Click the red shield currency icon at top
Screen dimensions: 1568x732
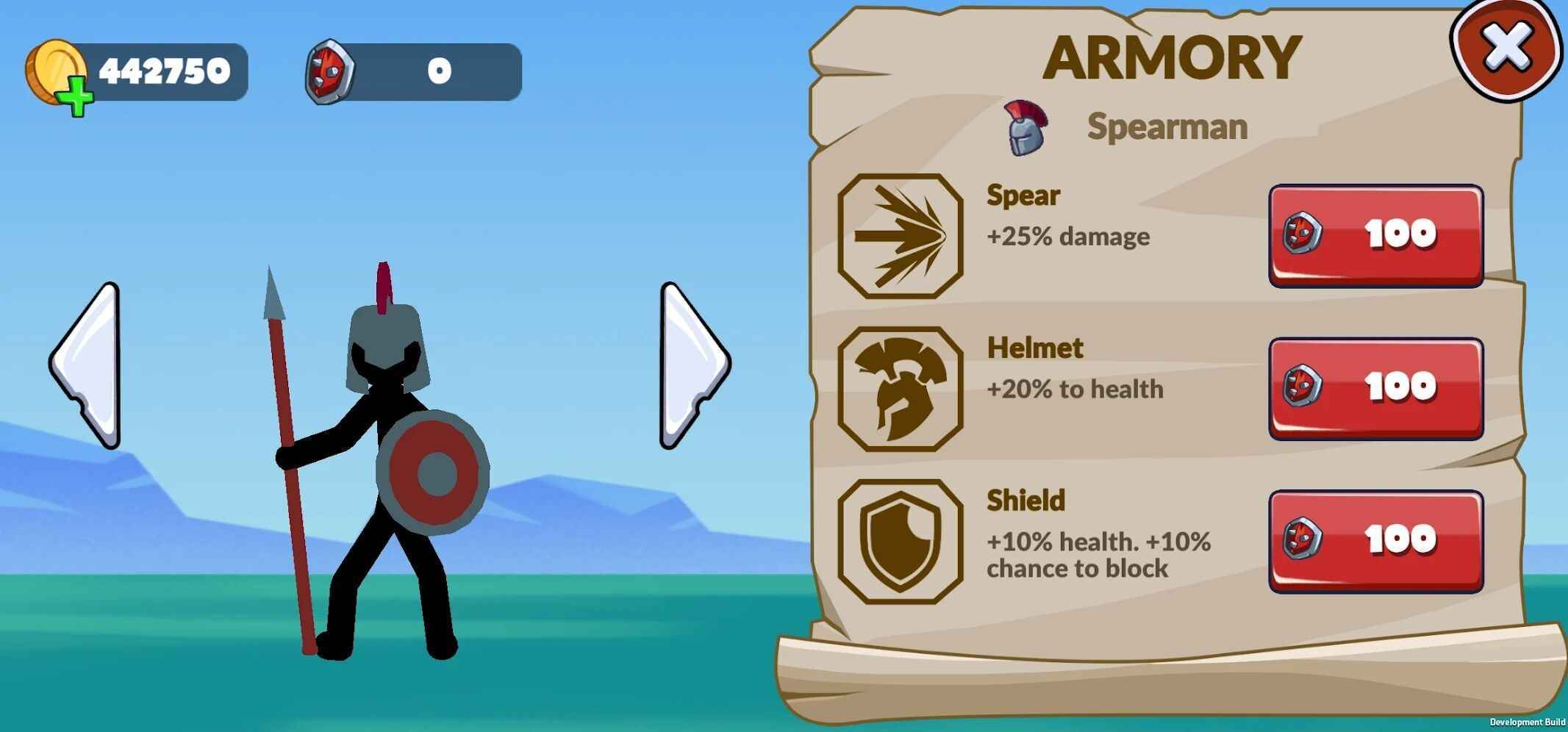(332, 70)
